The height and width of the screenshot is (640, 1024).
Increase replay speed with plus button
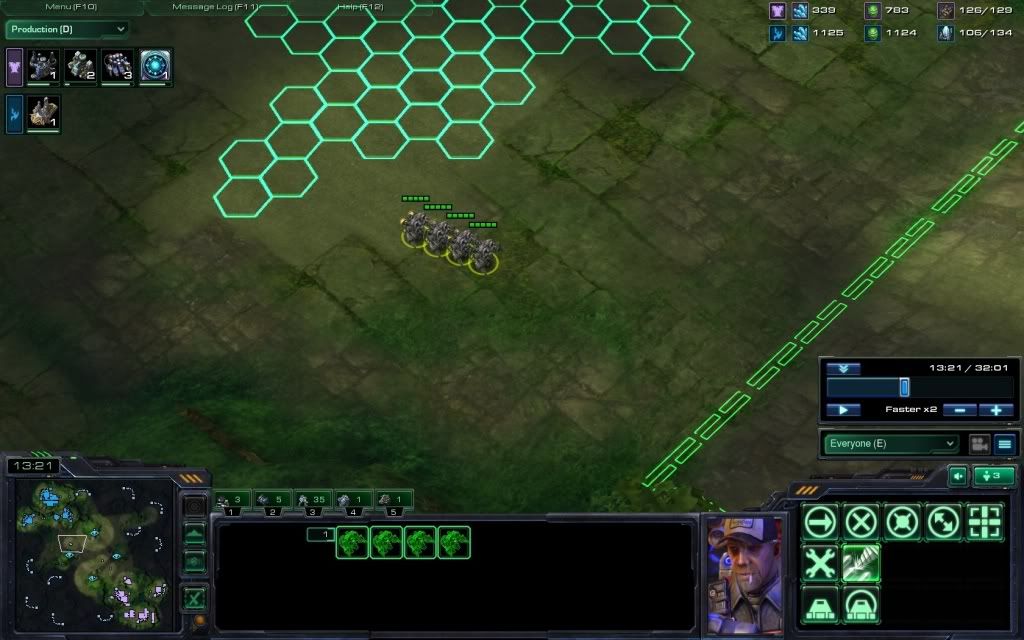pyautogui.click(x=996, y=410)
